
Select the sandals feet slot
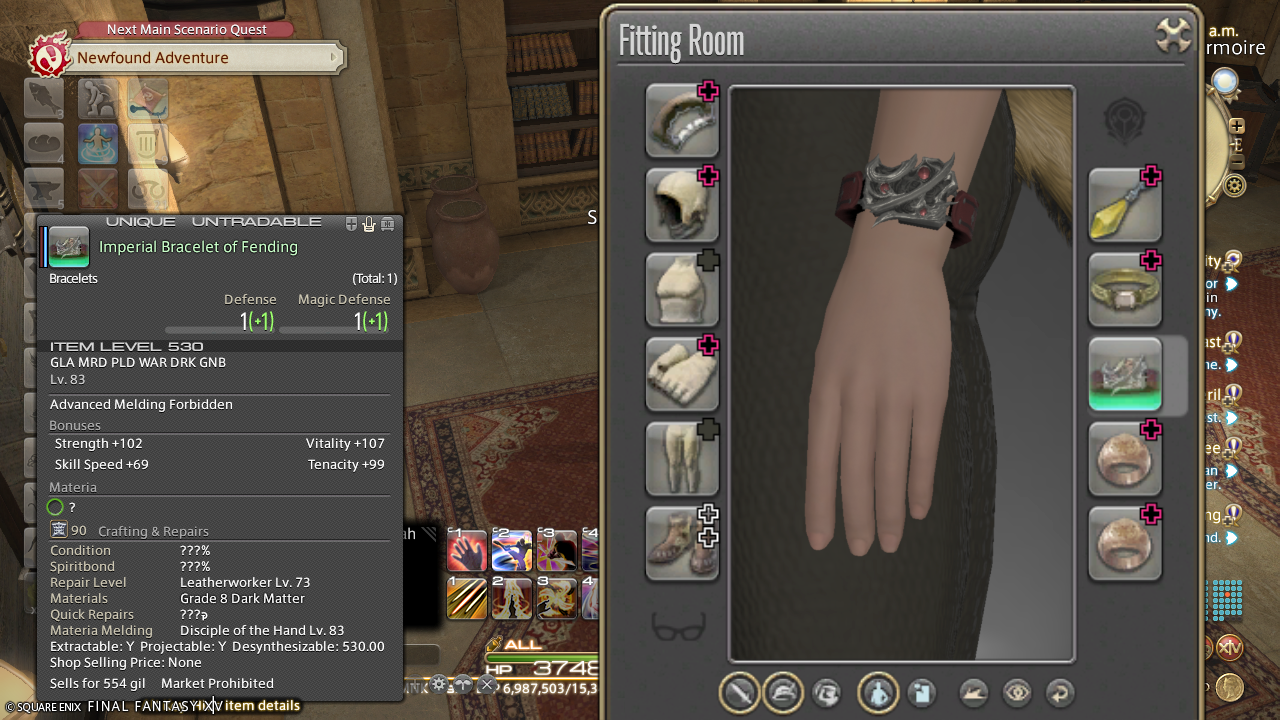point(681,543)
